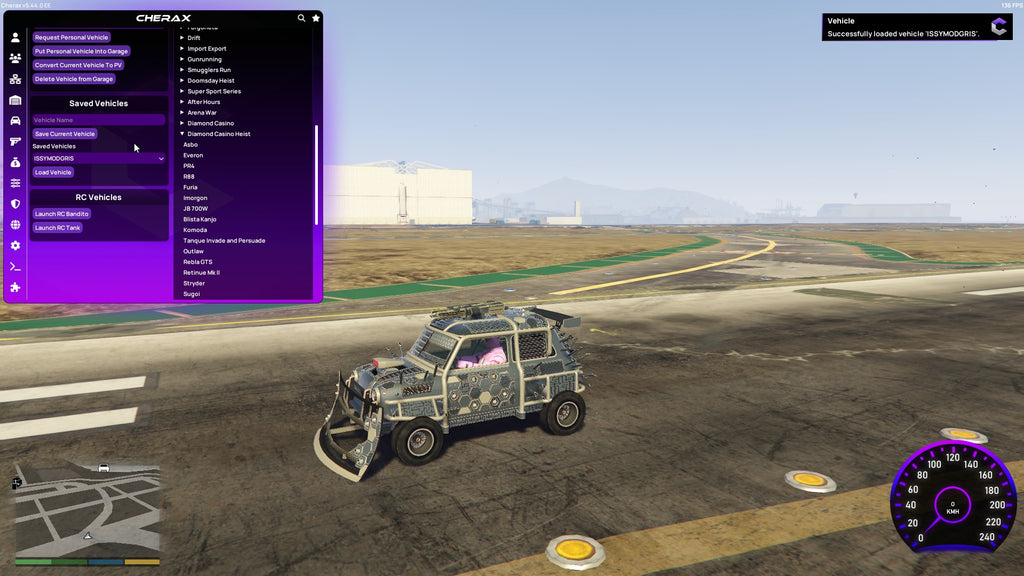Open the search magnifier in Cherax header
Image resolution: width=1024 pixels, height=576 pixels.
pyautogui.click(x=301, y=18)
